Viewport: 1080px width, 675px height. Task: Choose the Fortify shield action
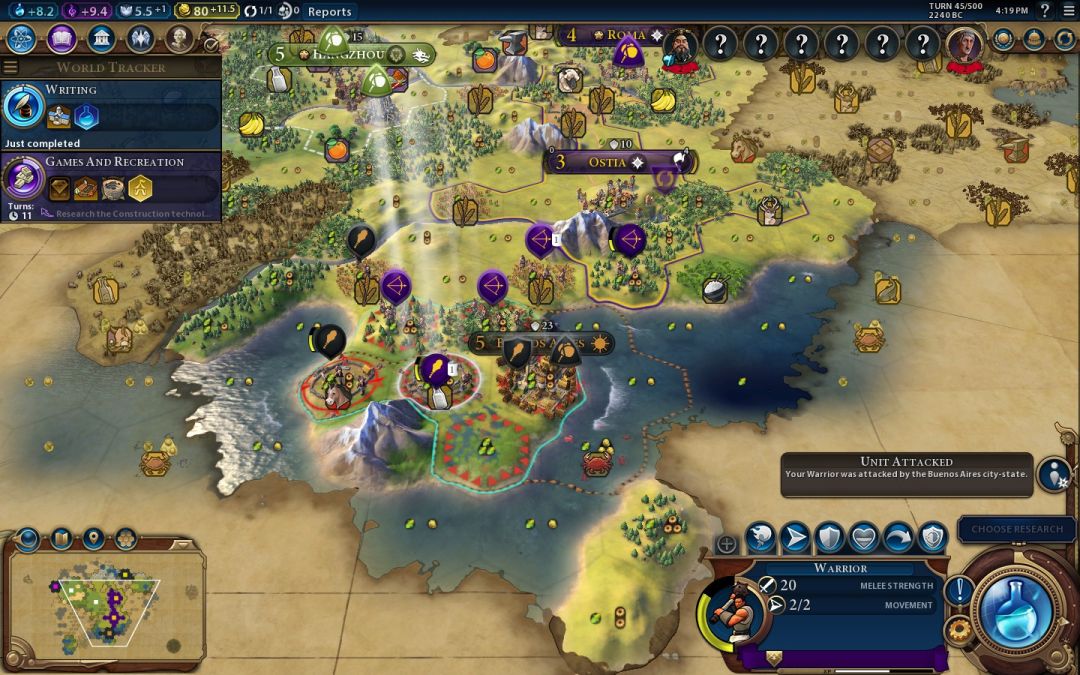[830, 538]
